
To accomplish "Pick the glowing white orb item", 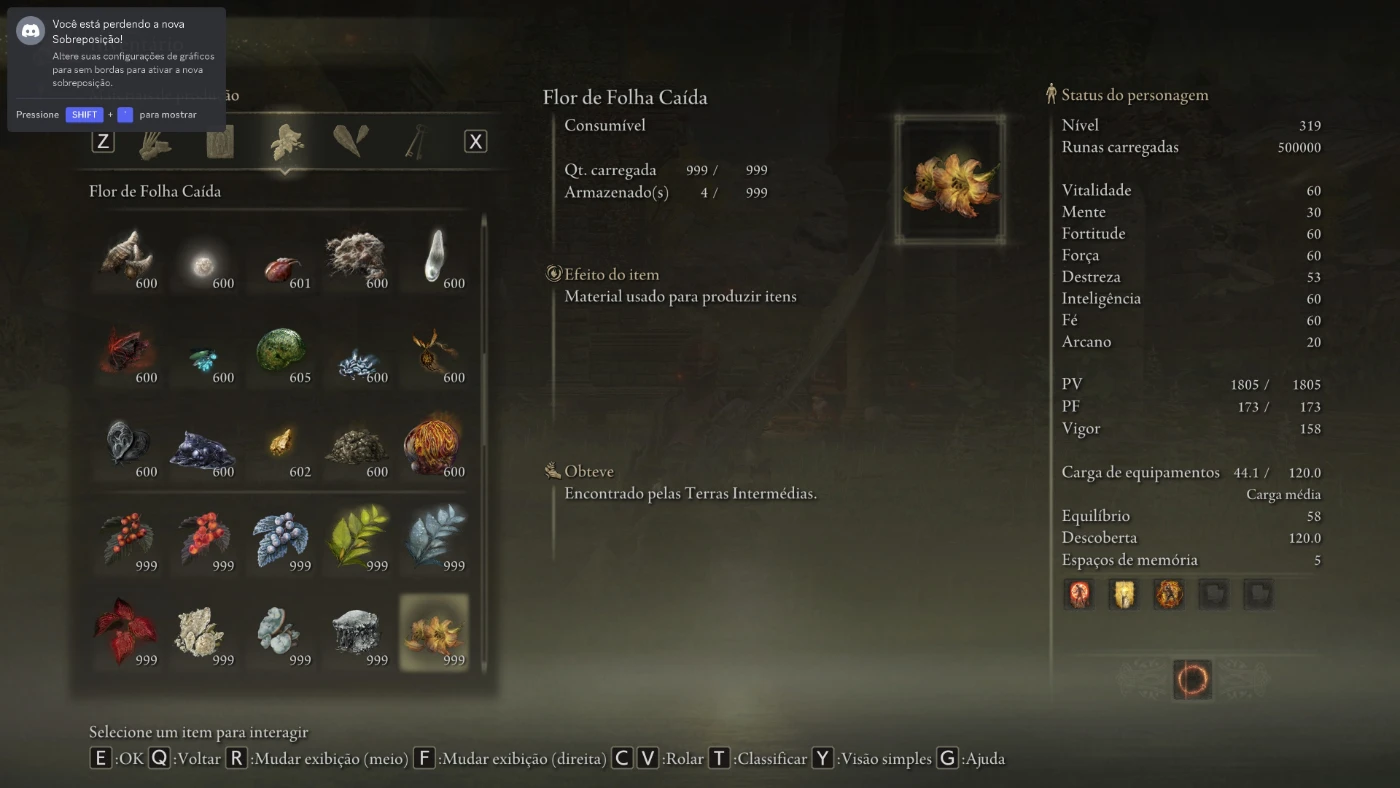I will (x=203, y=264).
